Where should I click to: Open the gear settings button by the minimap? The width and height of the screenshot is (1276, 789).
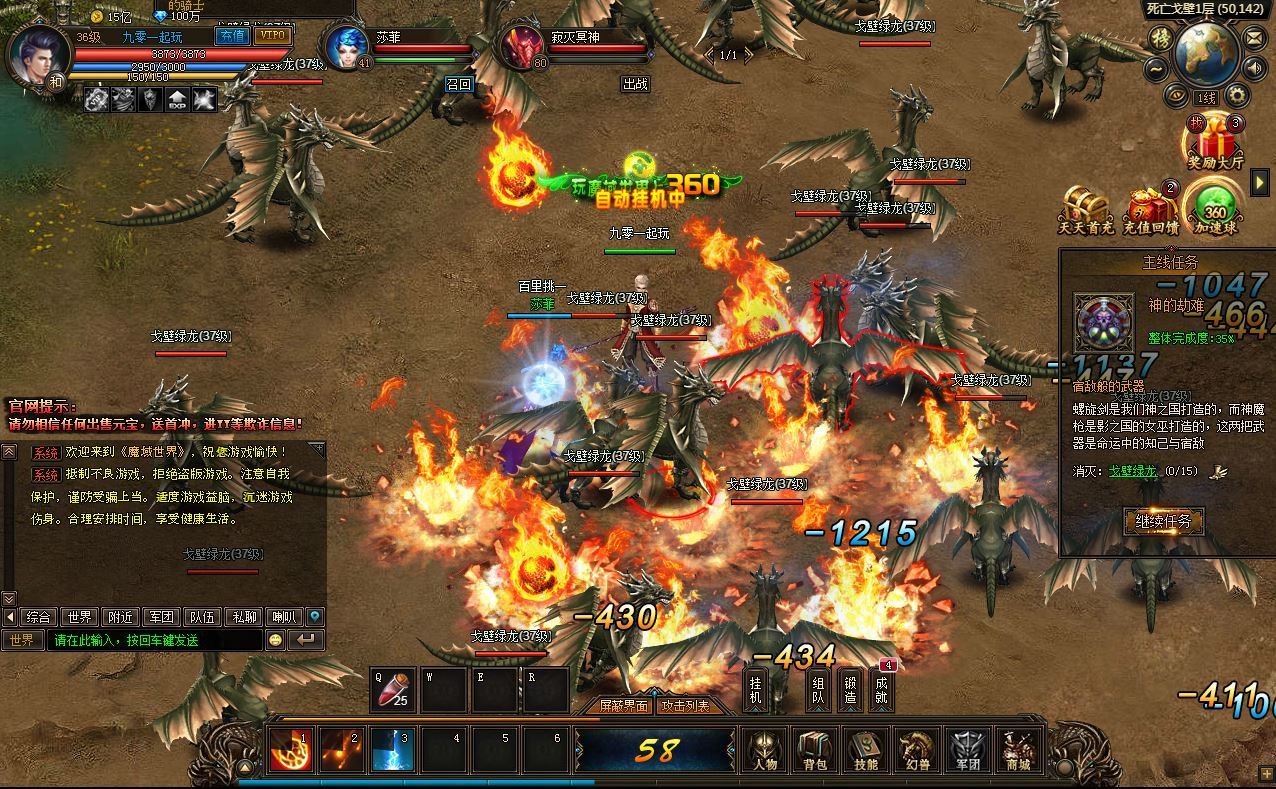click(1237, 96)
